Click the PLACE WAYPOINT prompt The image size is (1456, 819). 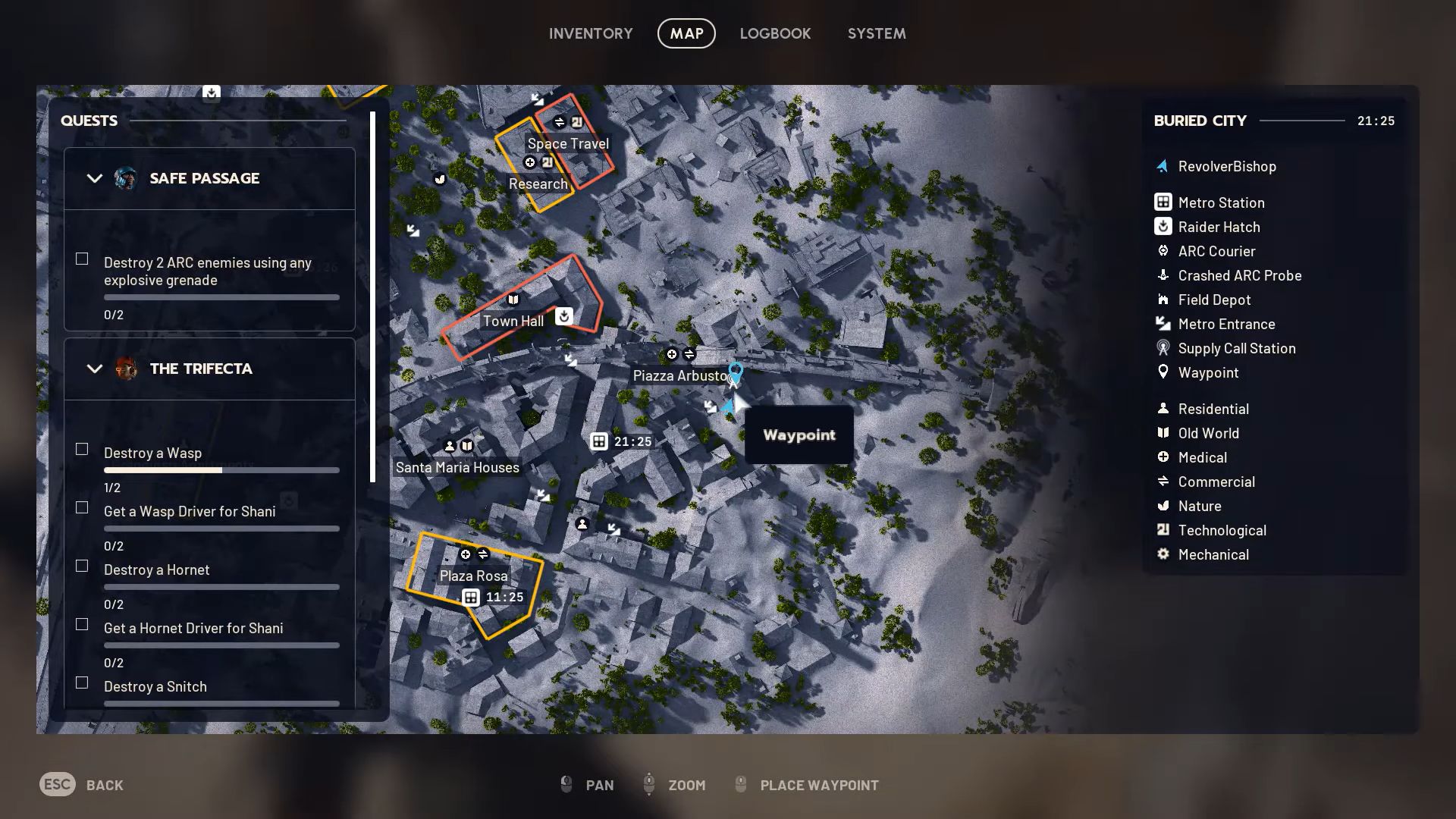point(817,785)
